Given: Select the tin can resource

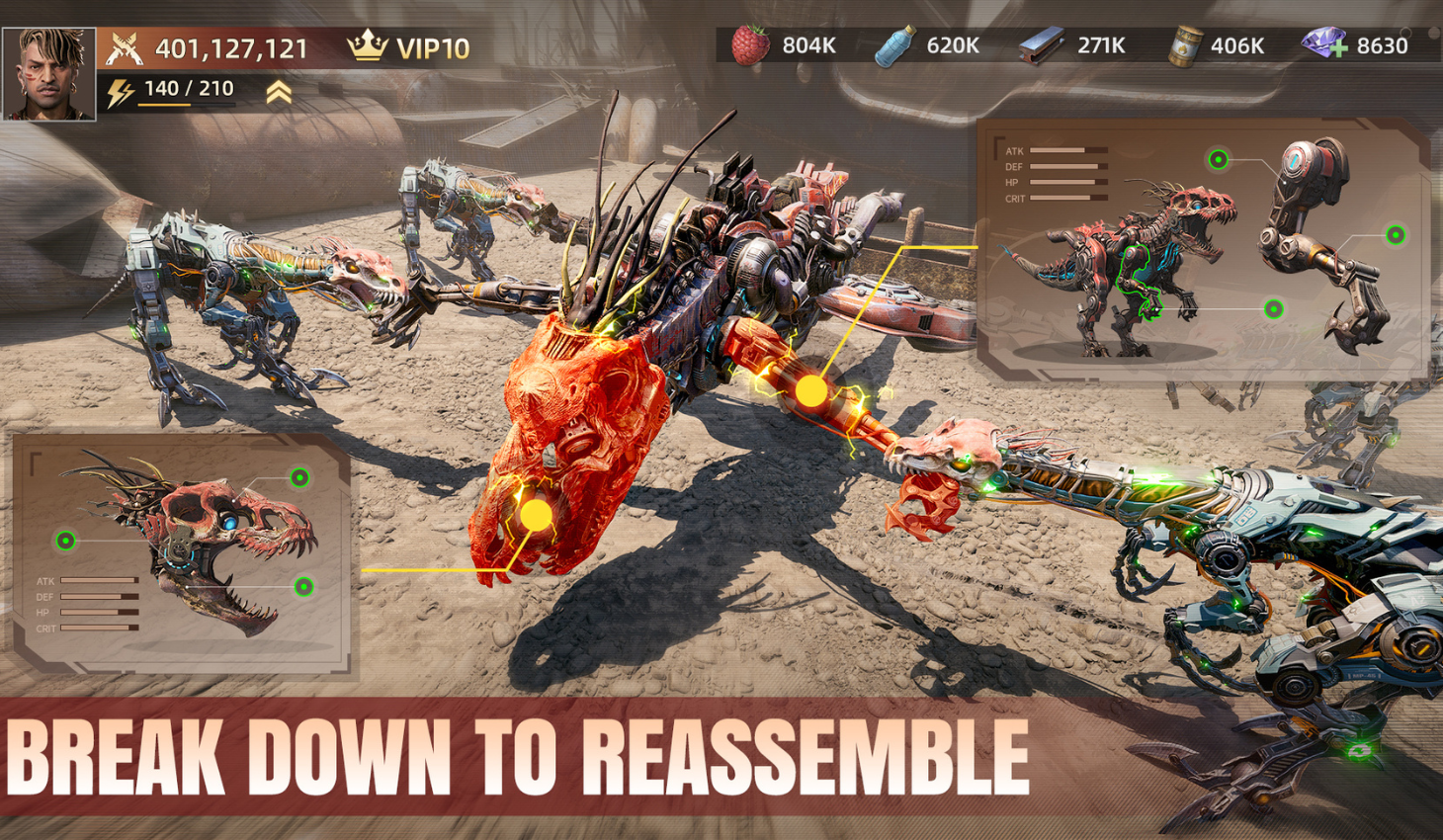Looking at the screenshot, I should [1181, 46].
